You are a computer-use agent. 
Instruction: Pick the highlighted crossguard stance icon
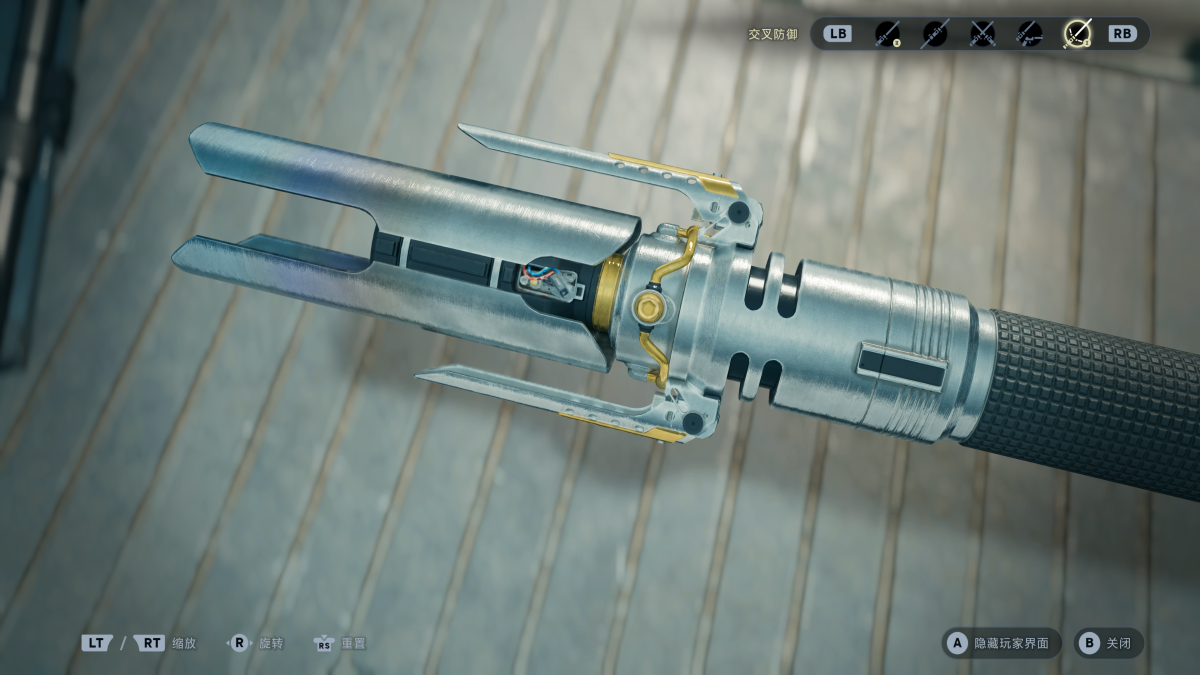1077,34
